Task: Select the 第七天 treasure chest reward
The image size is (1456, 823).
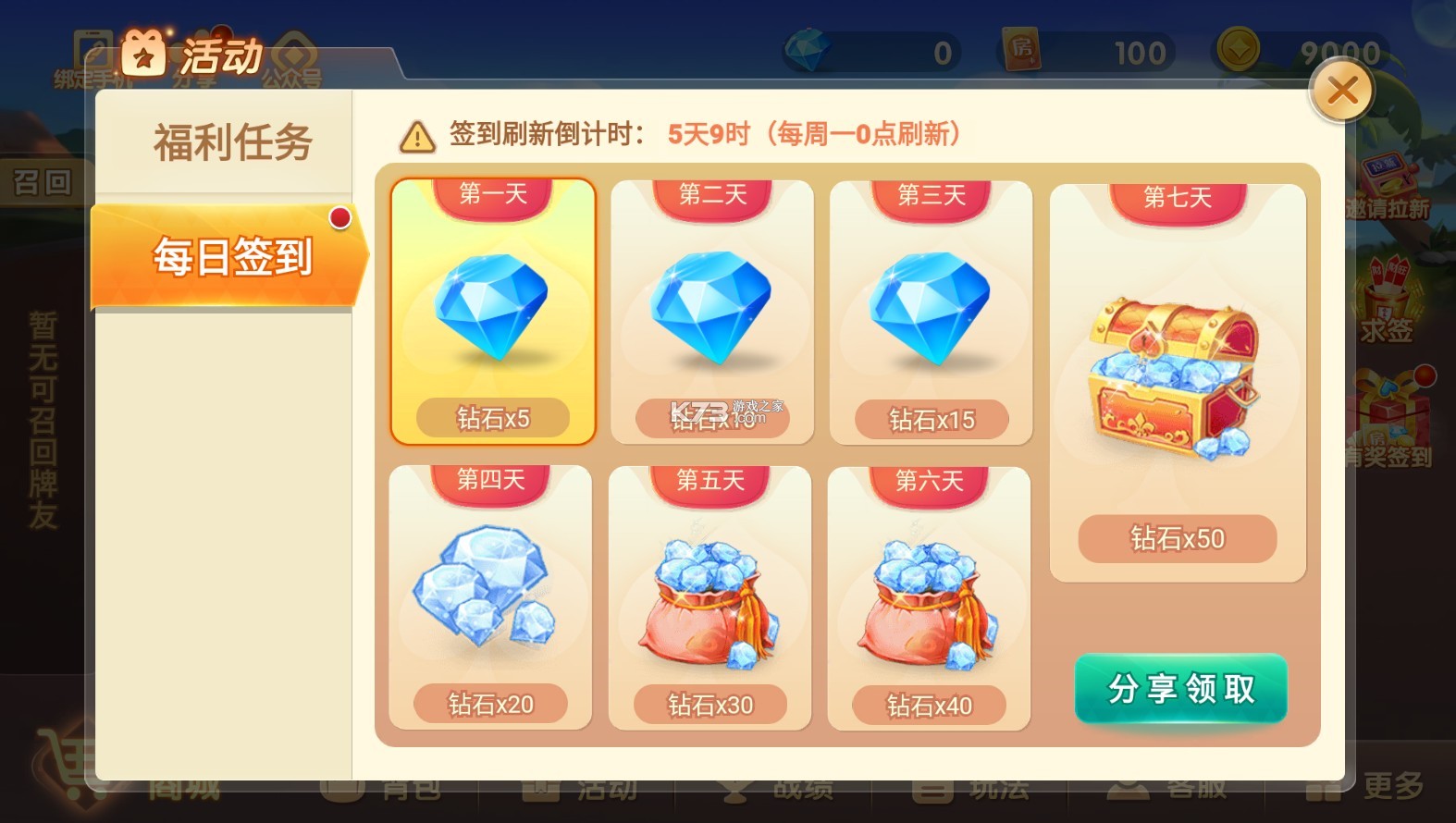Action: click(x=1178, y=382)
